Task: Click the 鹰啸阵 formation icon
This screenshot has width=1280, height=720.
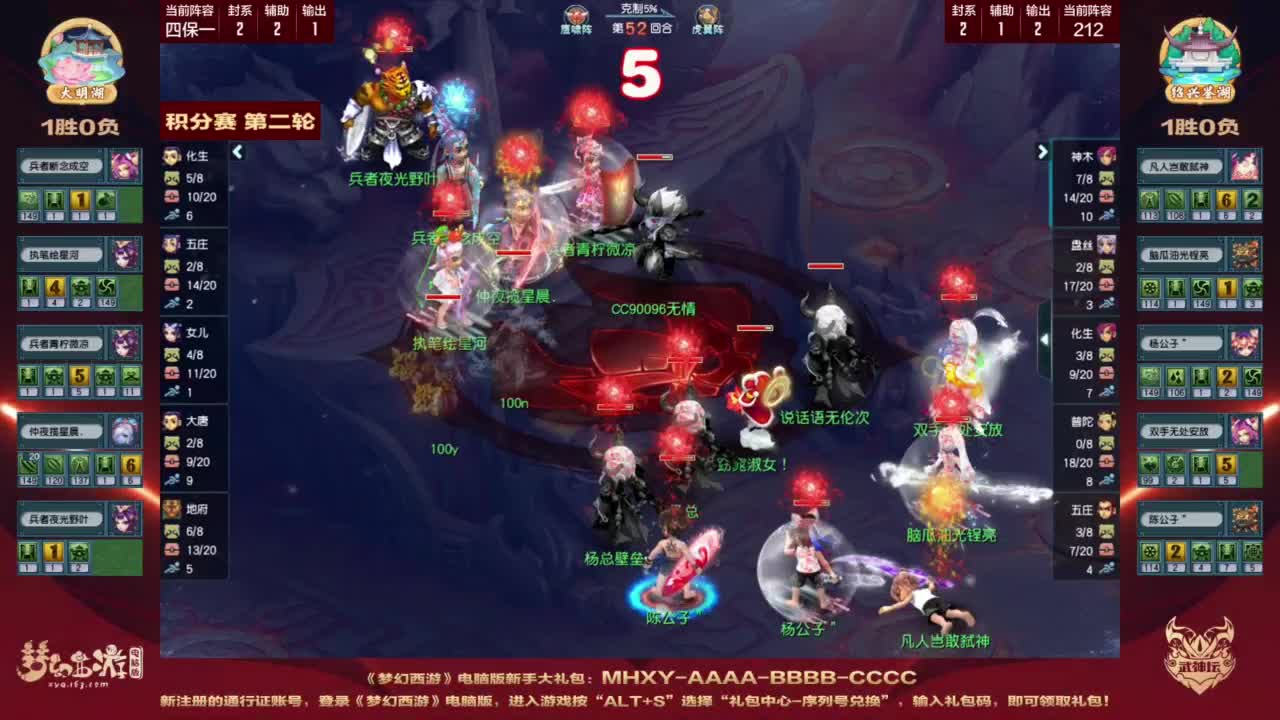Action: click(573, 16)
